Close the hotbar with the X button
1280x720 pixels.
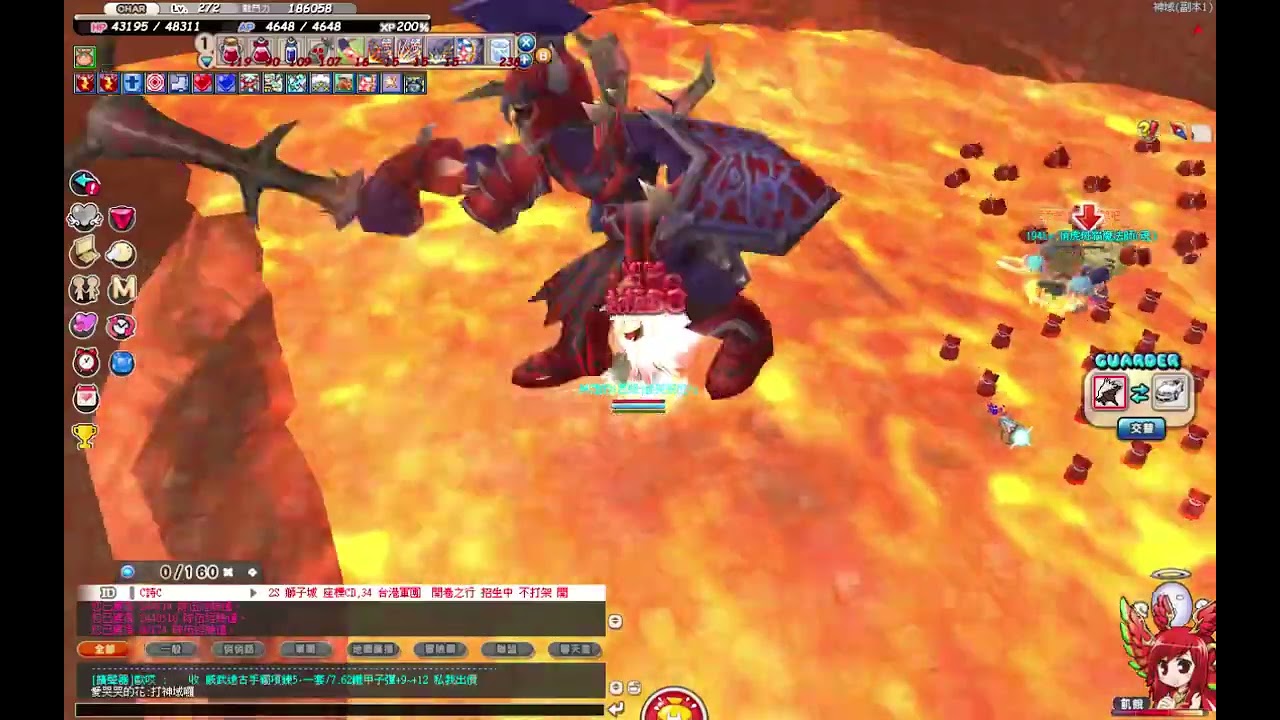[526, 43]
